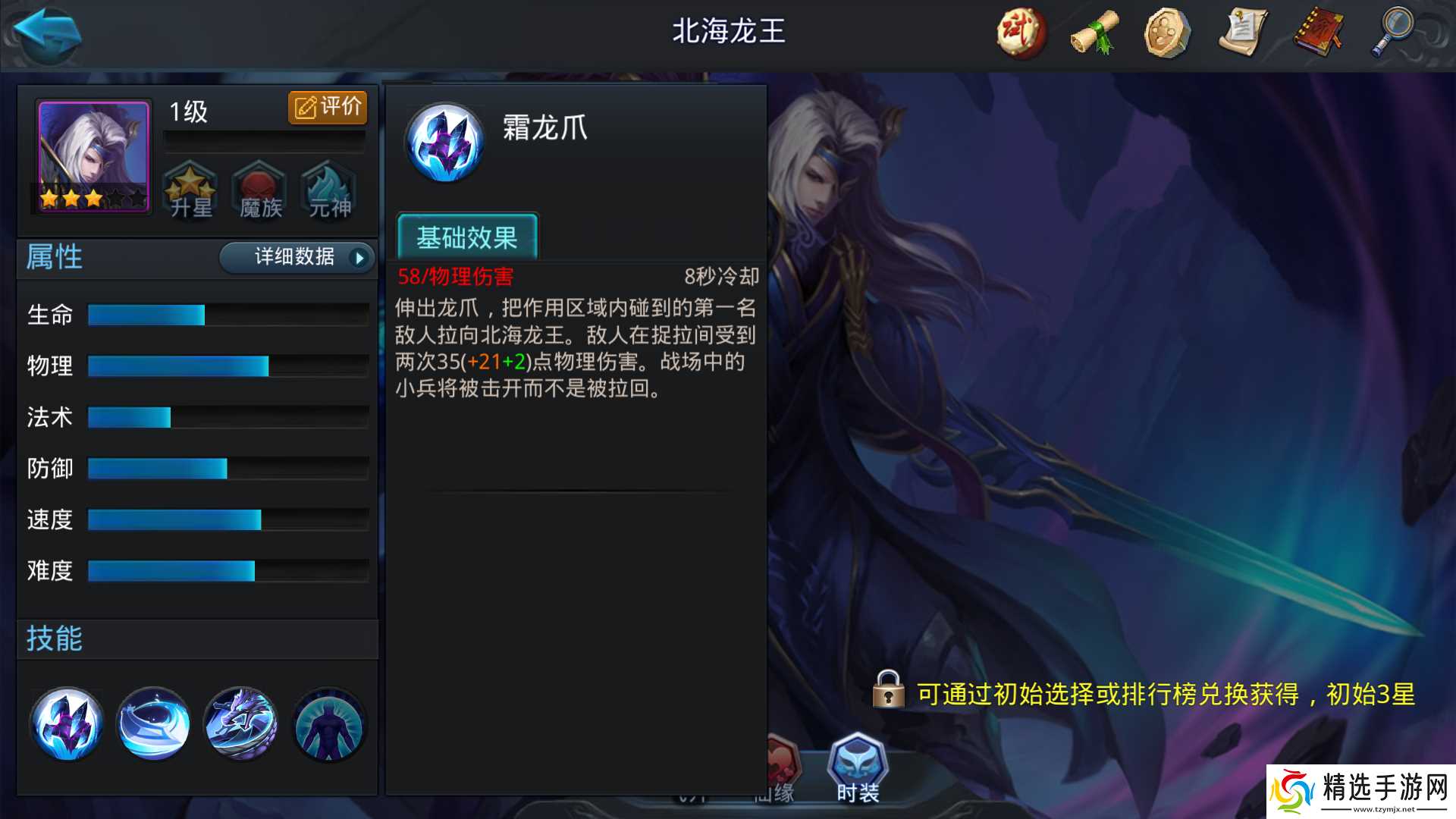Select the fourth passive skill icon
The height and width of the screenshot is (819, 1456).
(328, 724)
